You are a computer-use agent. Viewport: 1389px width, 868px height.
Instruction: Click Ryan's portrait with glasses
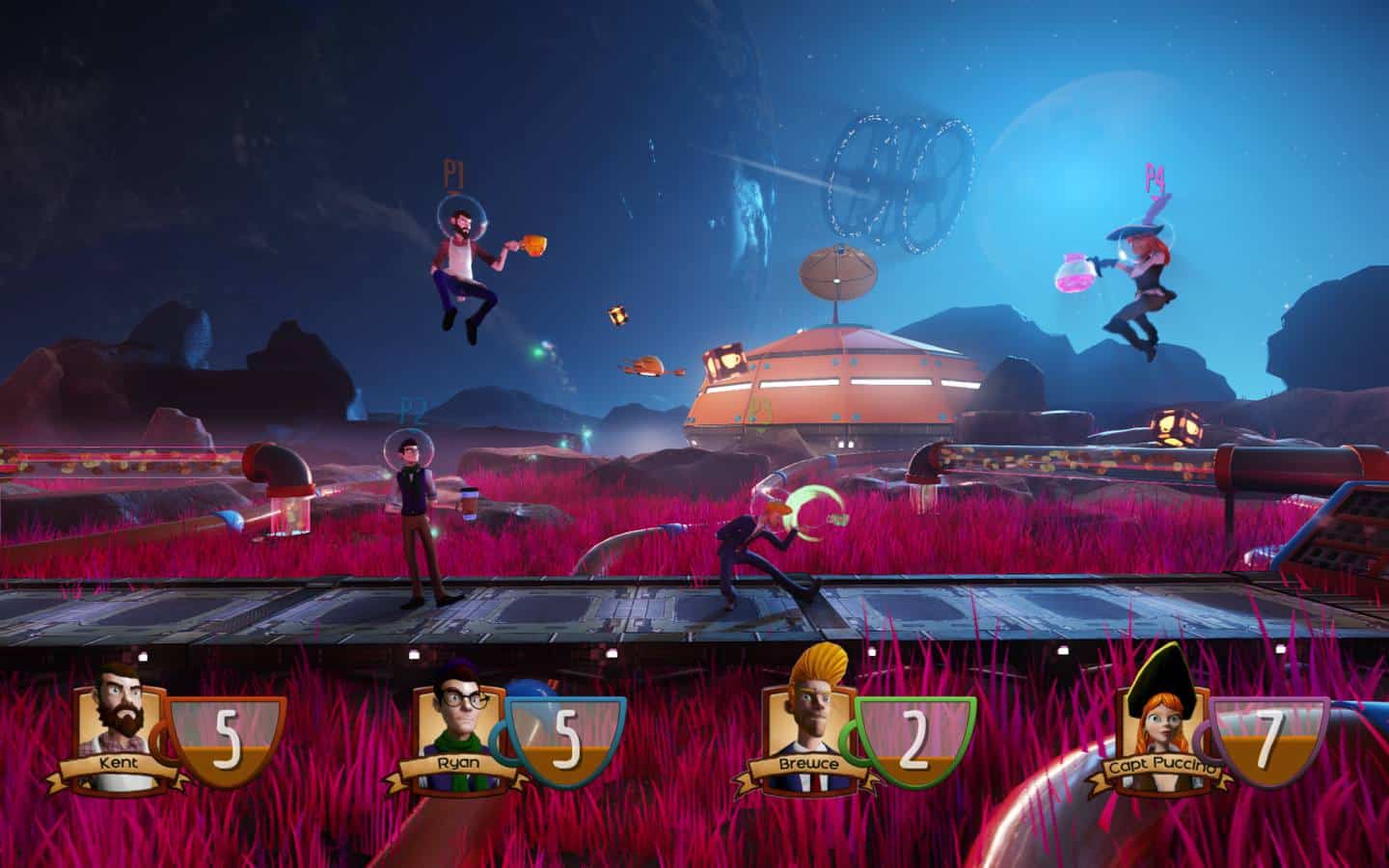455,712
